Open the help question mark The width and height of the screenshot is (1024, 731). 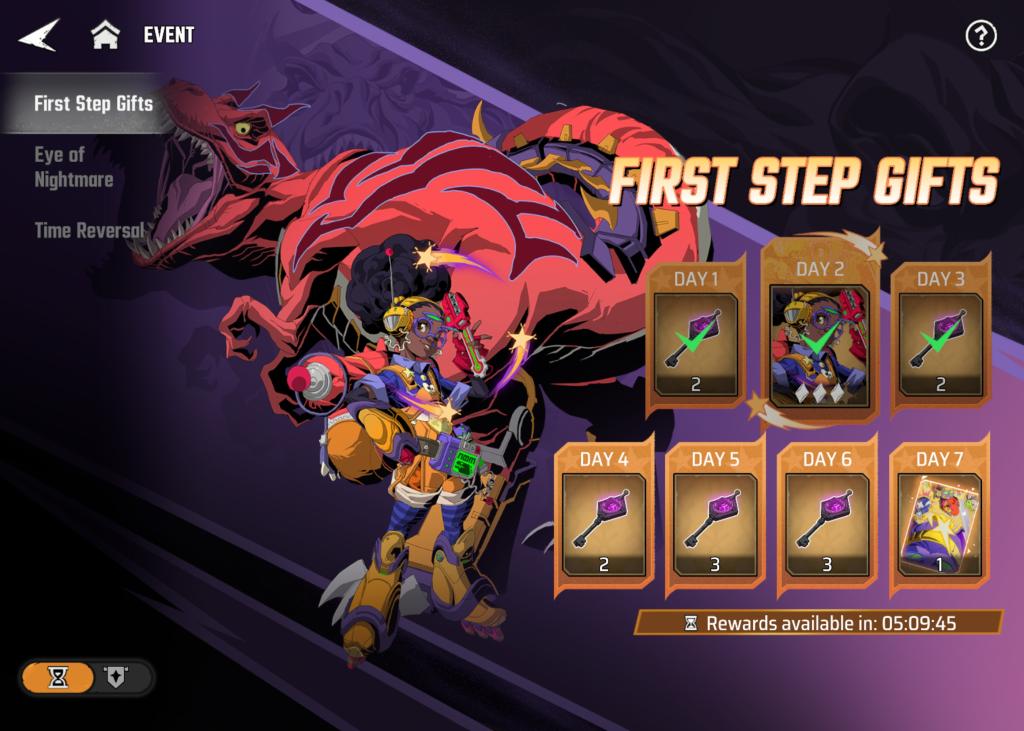coord(980,36)
